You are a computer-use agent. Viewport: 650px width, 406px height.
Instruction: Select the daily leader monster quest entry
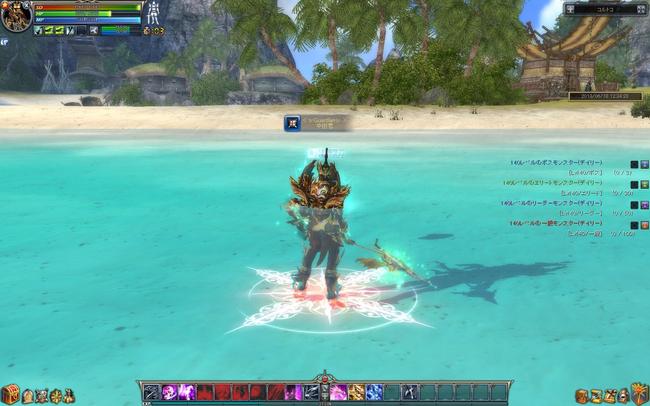pyautogui.click(x=572, y=204)
